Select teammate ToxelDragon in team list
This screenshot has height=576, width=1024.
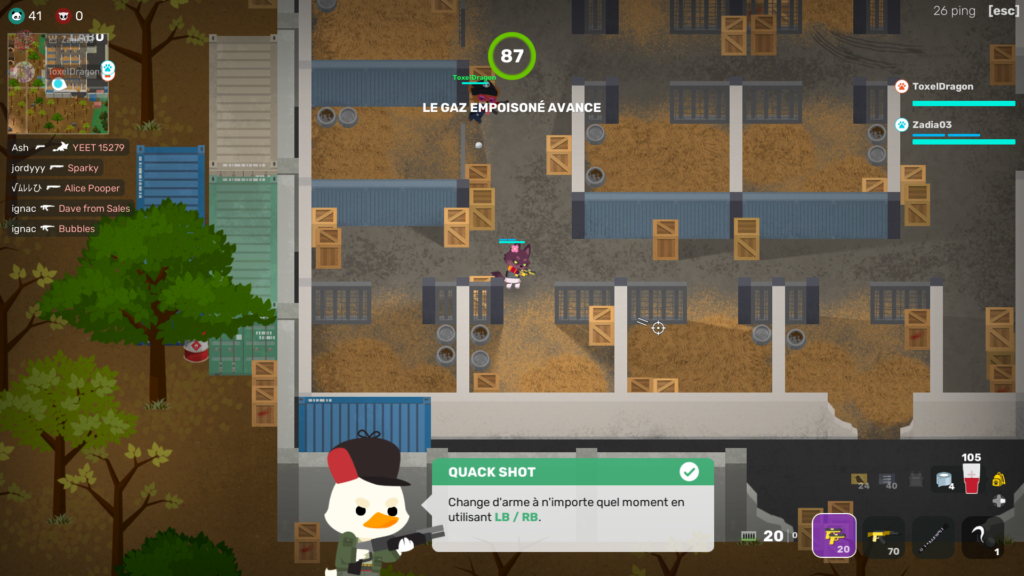tap(943, 87)
